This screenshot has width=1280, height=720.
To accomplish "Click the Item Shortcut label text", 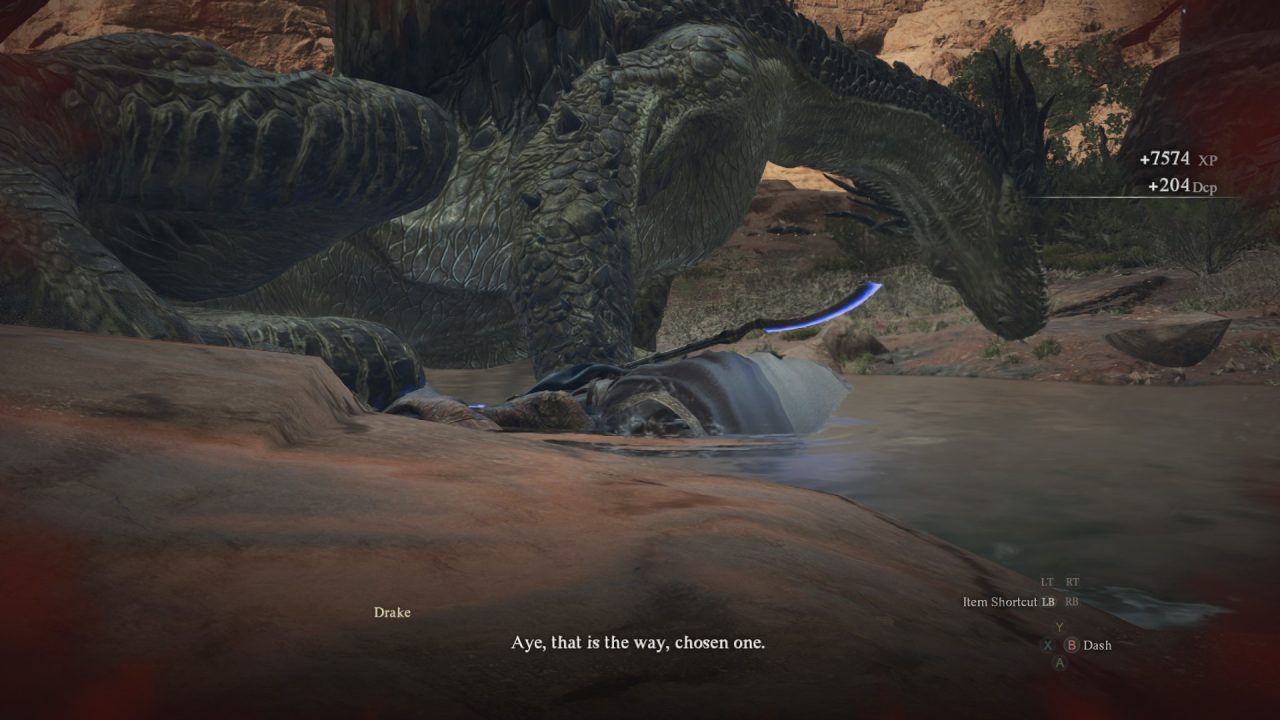I will [1000, 601].
